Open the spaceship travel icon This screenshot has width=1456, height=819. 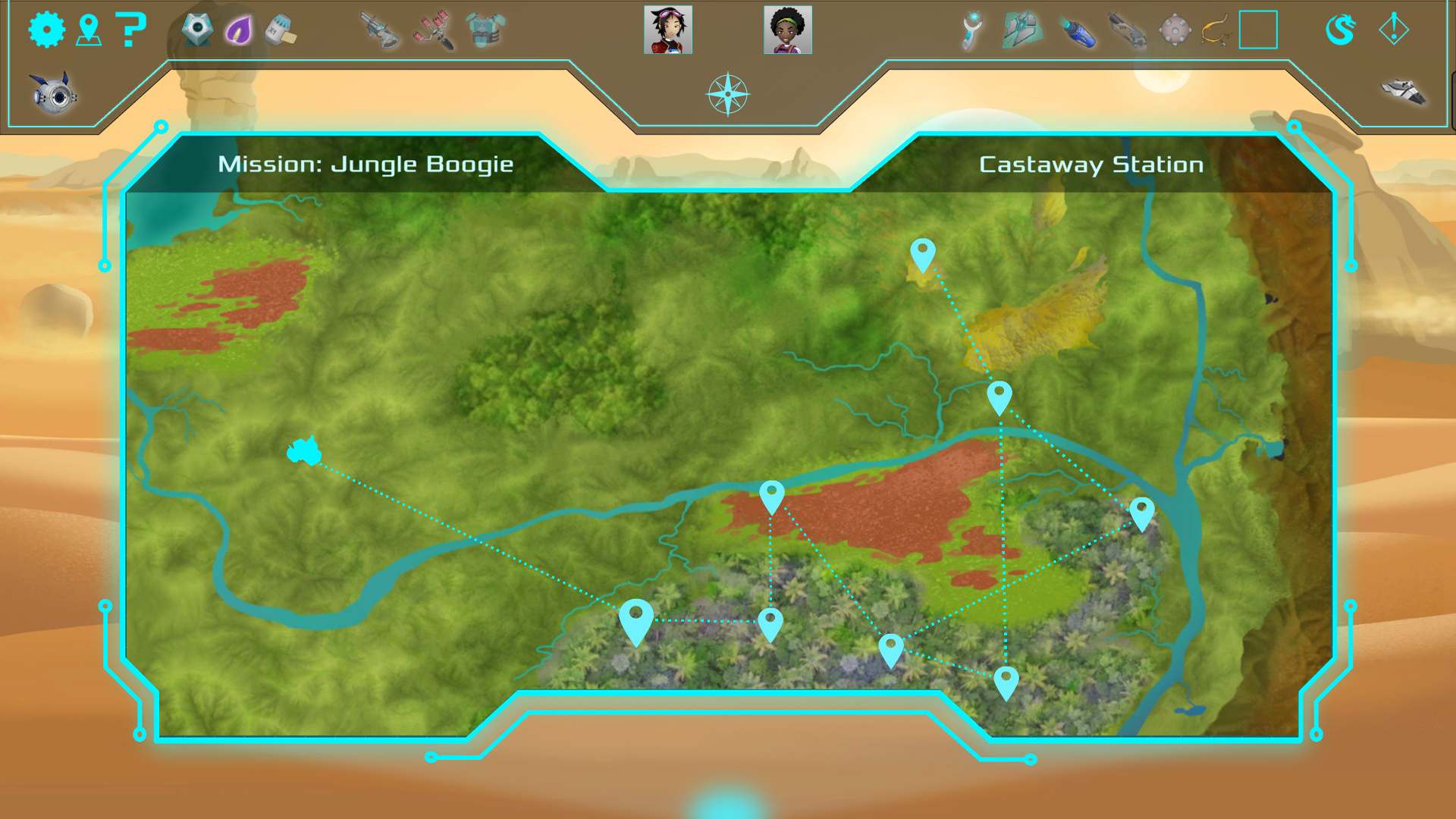tap(1401, 93)
